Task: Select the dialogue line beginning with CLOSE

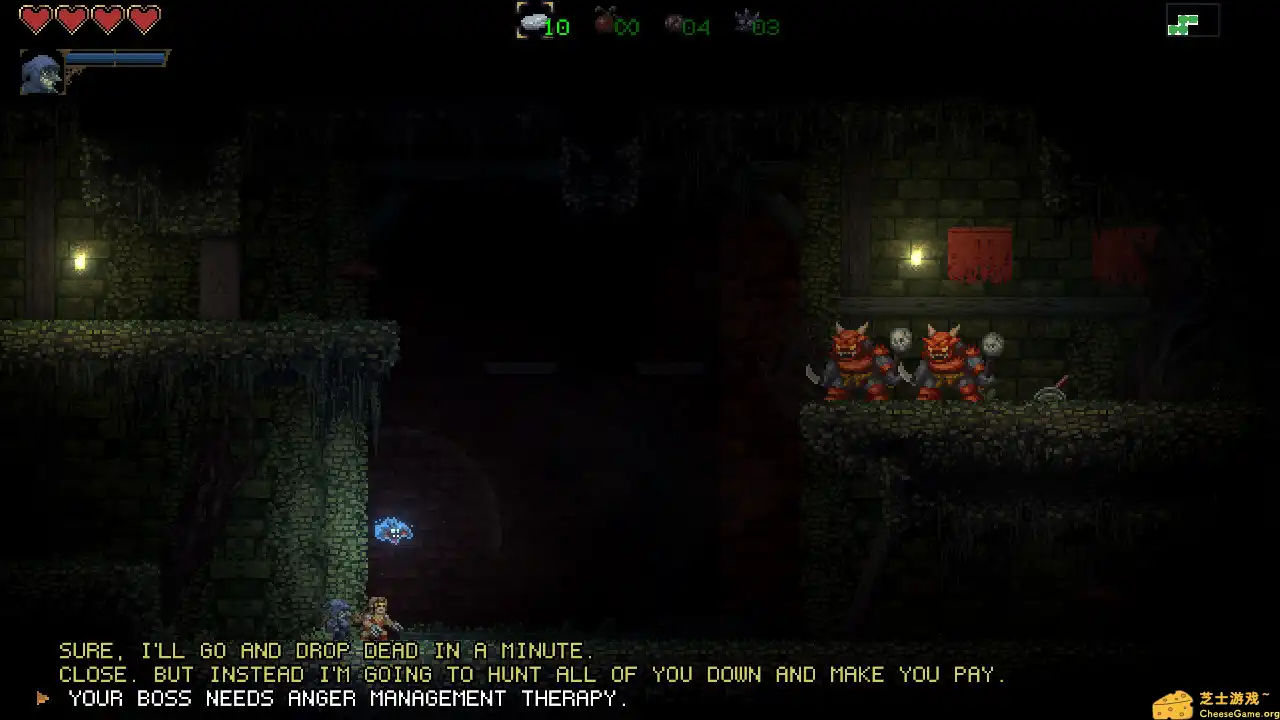Action: [530, 674]
